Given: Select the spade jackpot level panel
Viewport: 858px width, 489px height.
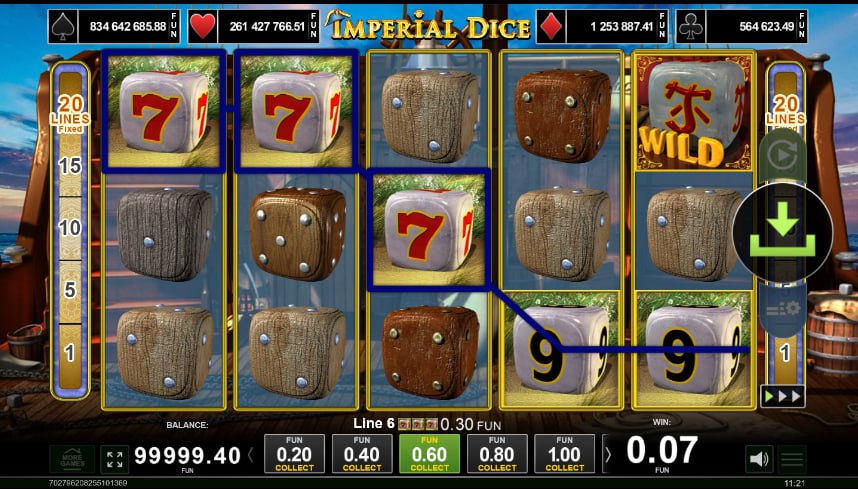Looking at the screenshot, I should [x=114, y=26].
